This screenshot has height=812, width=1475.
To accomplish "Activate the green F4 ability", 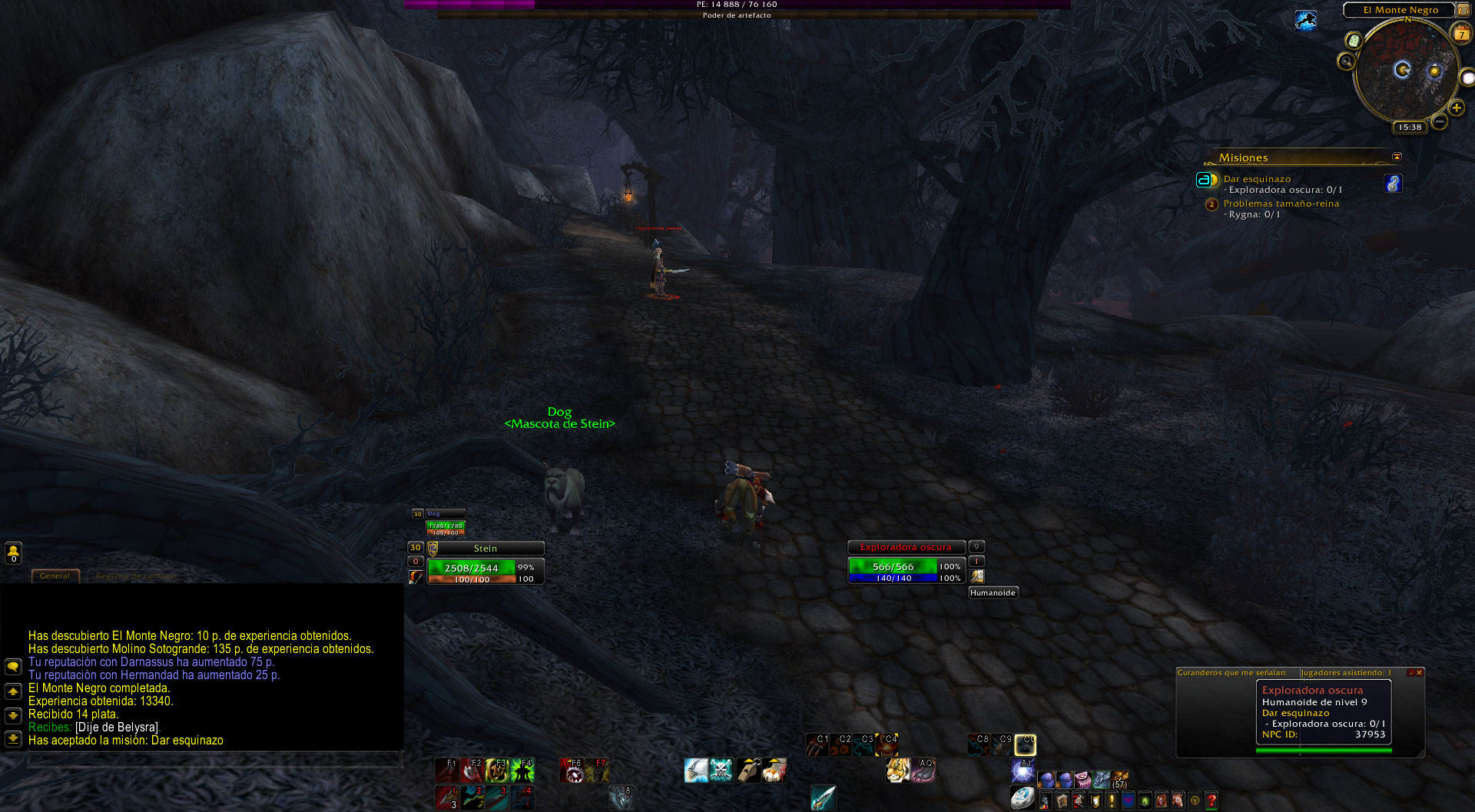I will [522, 770].
